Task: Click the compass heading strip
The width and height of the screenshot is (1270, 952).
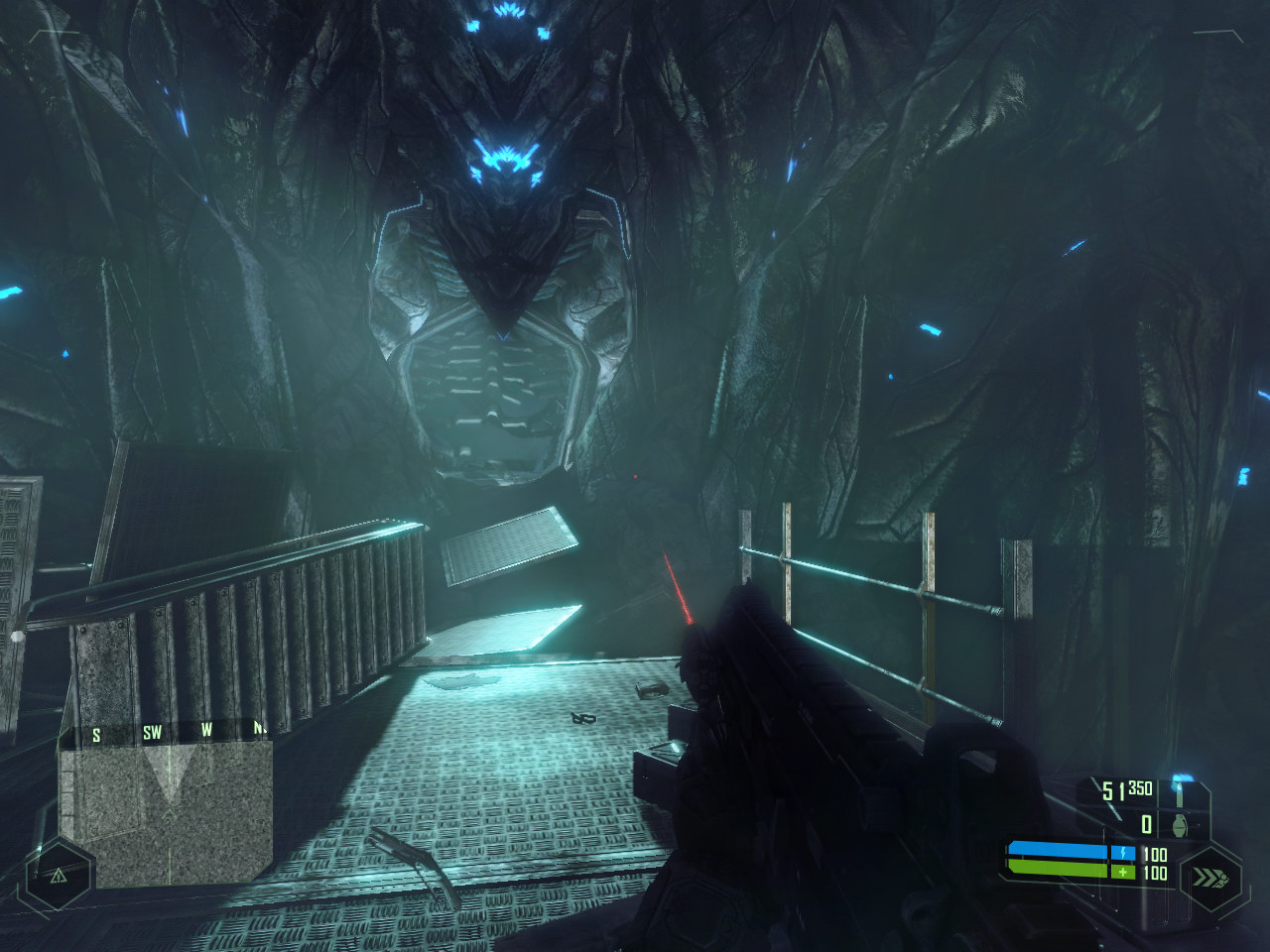Action: [166, 732]
